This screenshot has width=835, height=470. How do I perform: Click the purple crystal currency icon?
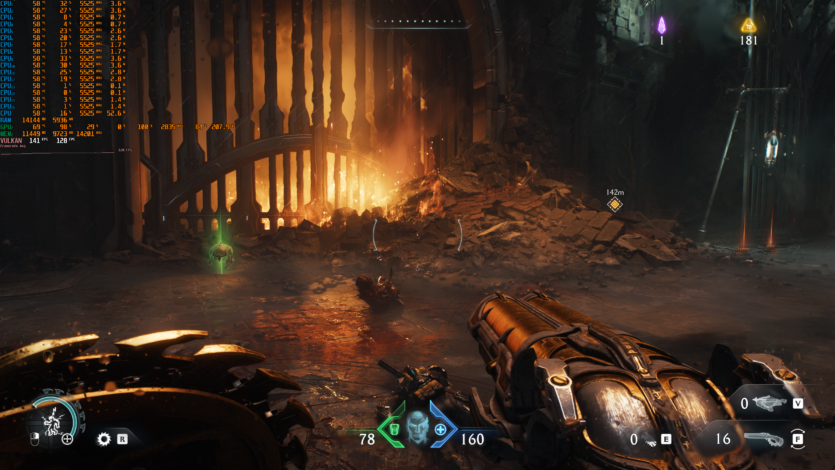(x=661, y=25)
